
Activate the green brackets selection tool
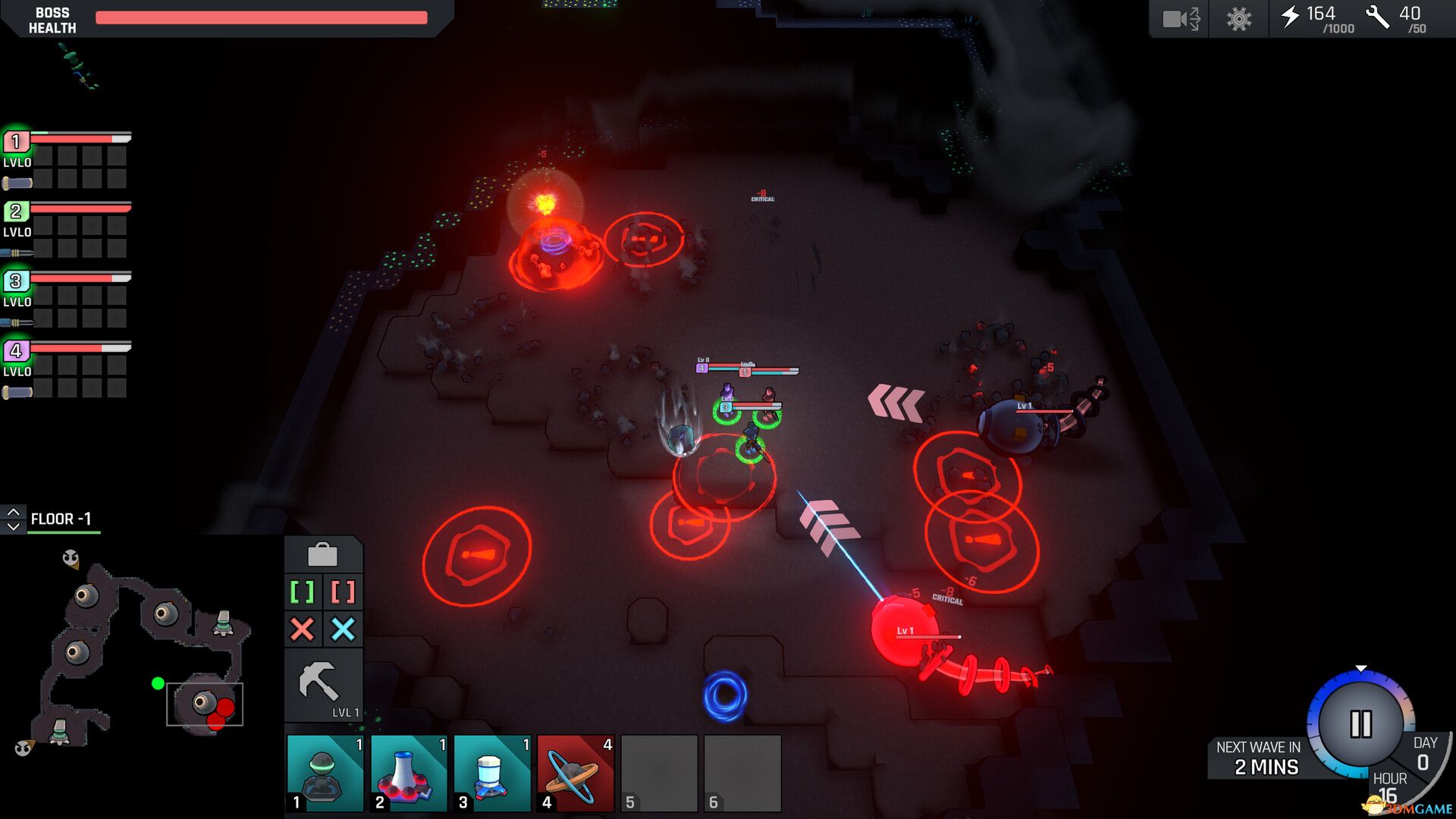303,591
